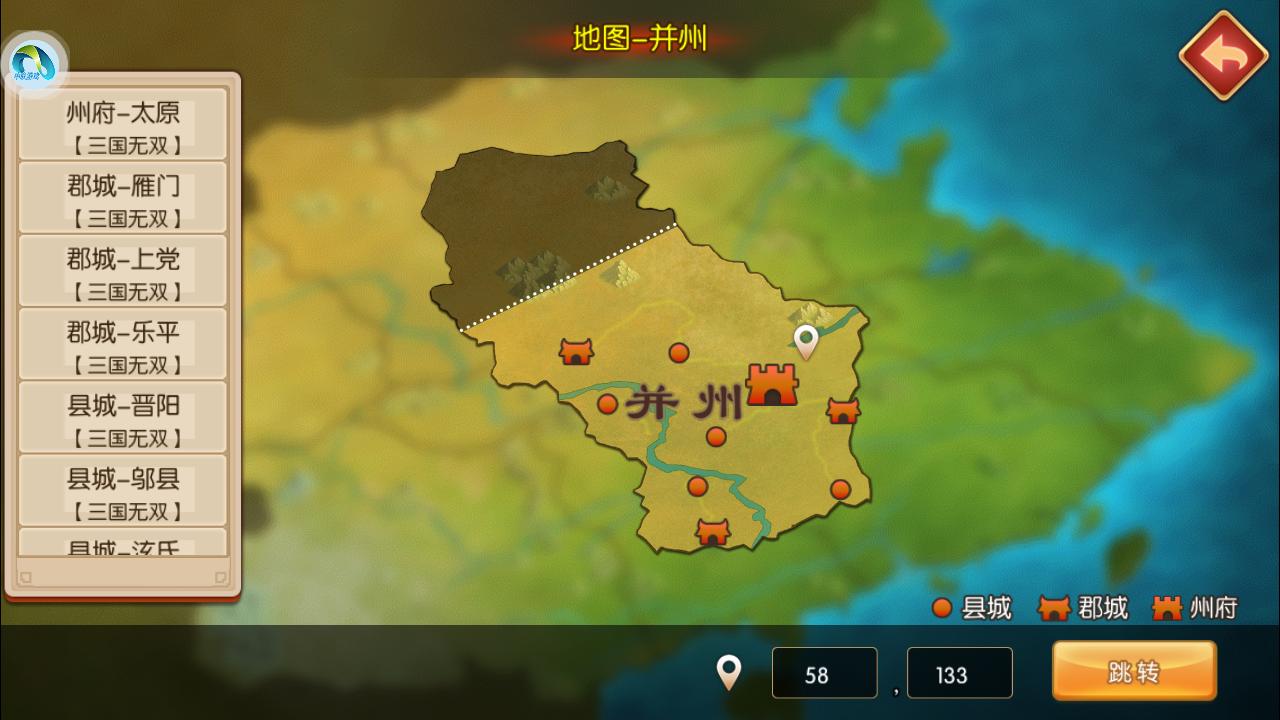Click the 郡城 gate icon left of 并州 text
Image resolution: width=1280 pixels, height=720 pixels.
tap(576, 352)
